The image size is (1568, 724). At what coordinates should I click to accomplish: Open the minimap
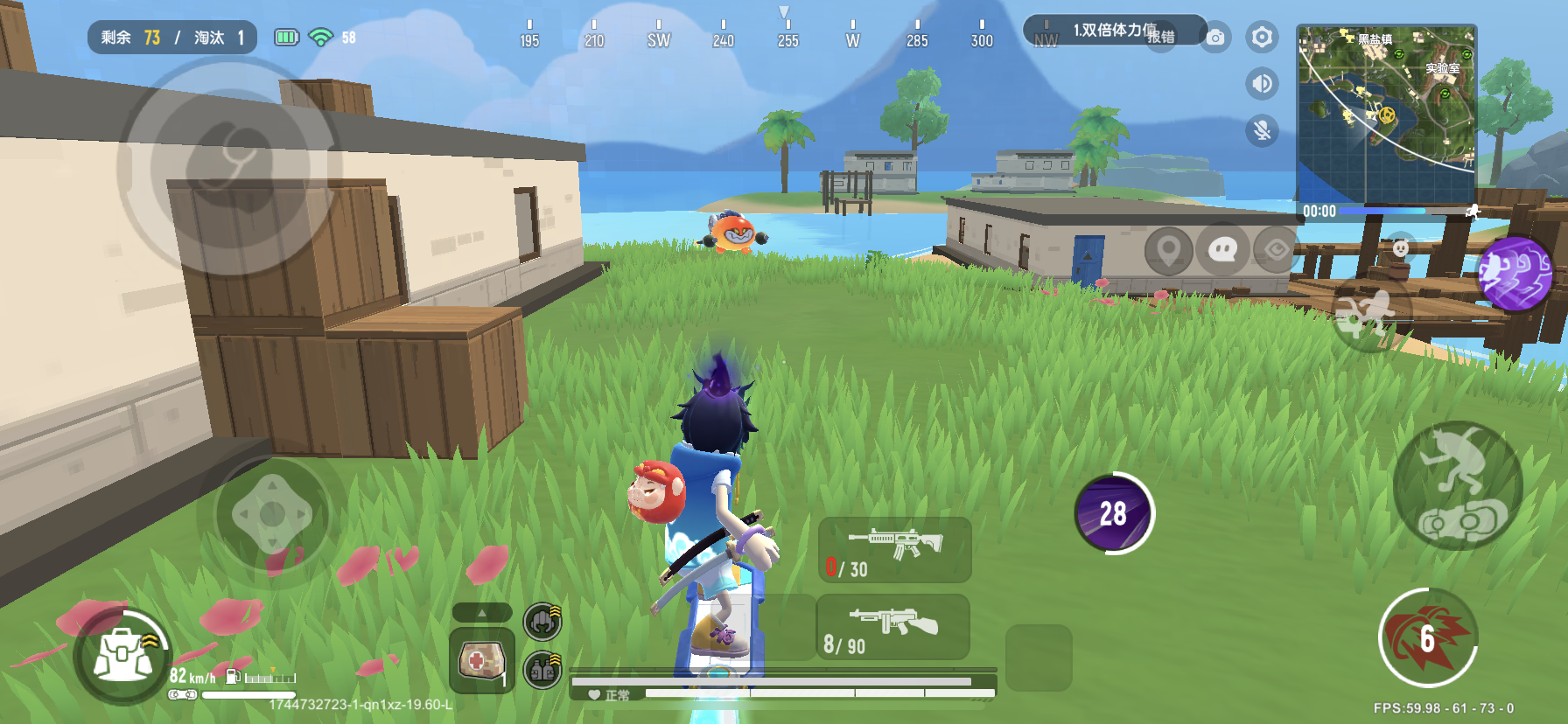(1386, 114)
